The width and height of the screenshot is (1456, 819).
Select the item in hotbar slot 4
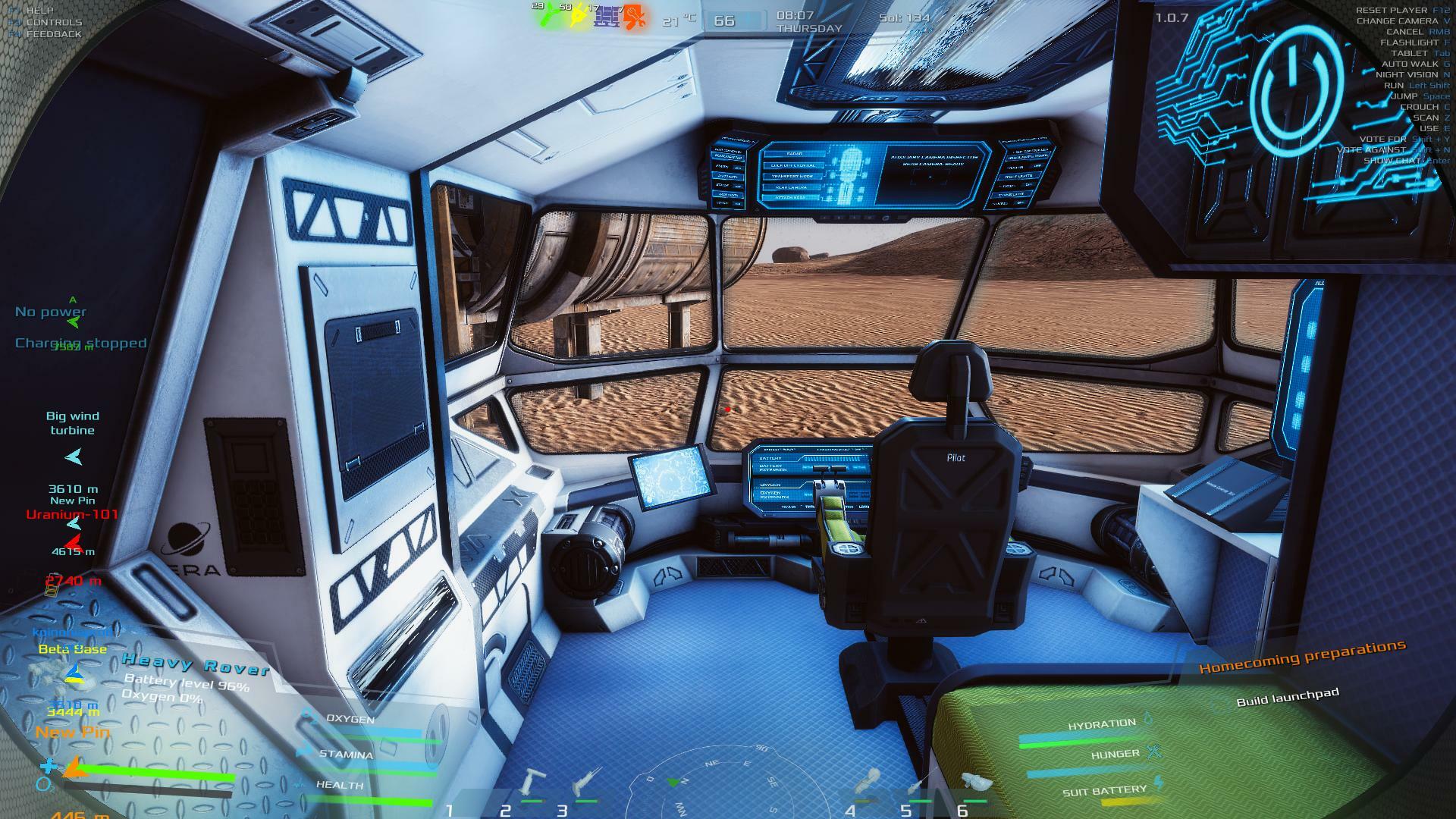click(867, 783)
